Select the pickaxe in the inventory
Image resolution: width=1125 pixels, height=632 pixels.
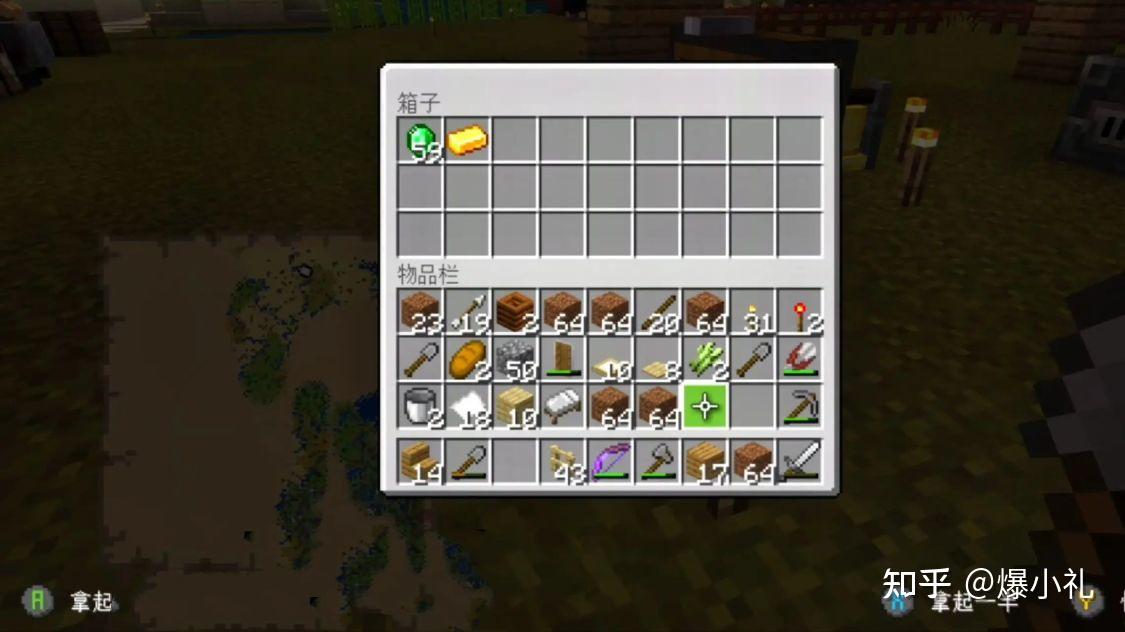point(800,407)
